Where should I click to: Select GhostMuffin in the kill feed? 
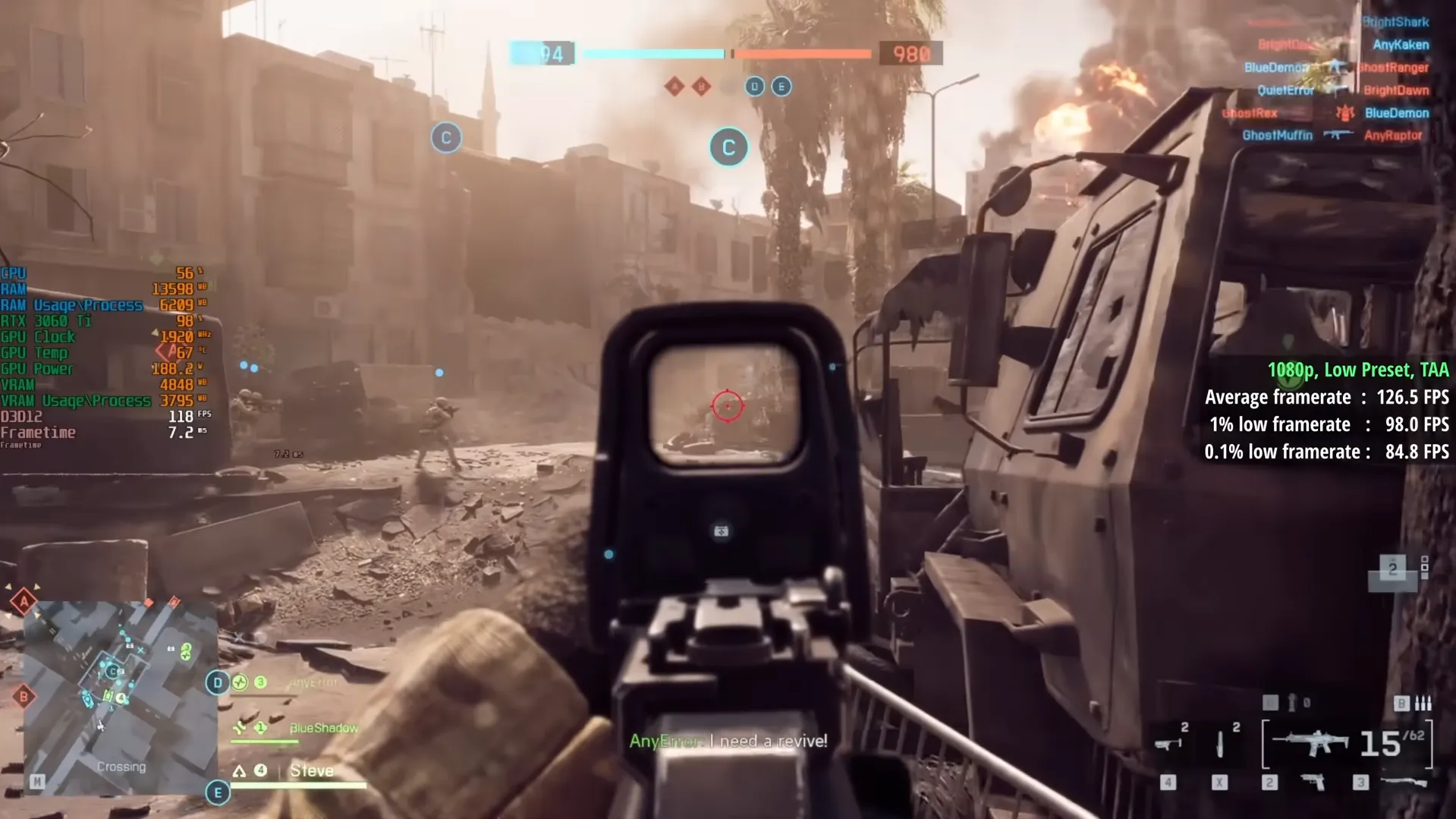[x=1278, y=135]
